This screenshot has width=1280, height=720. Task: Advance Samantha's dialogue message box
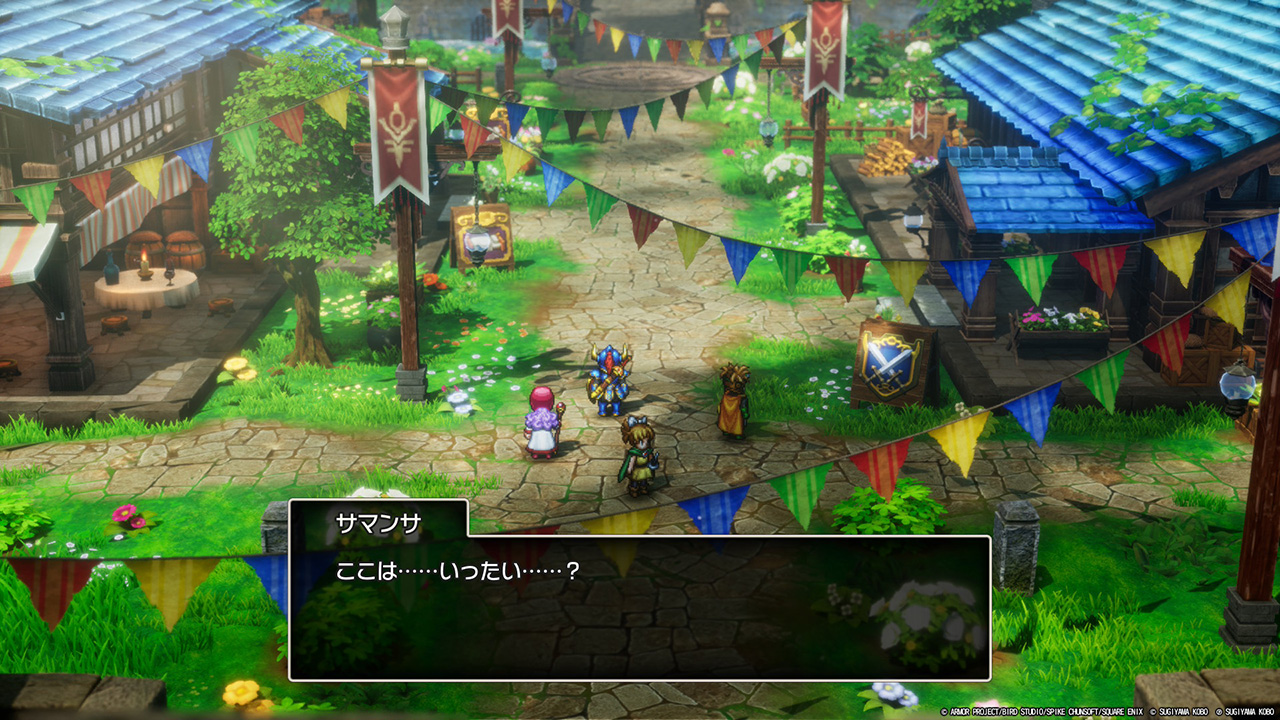(640, 607)
